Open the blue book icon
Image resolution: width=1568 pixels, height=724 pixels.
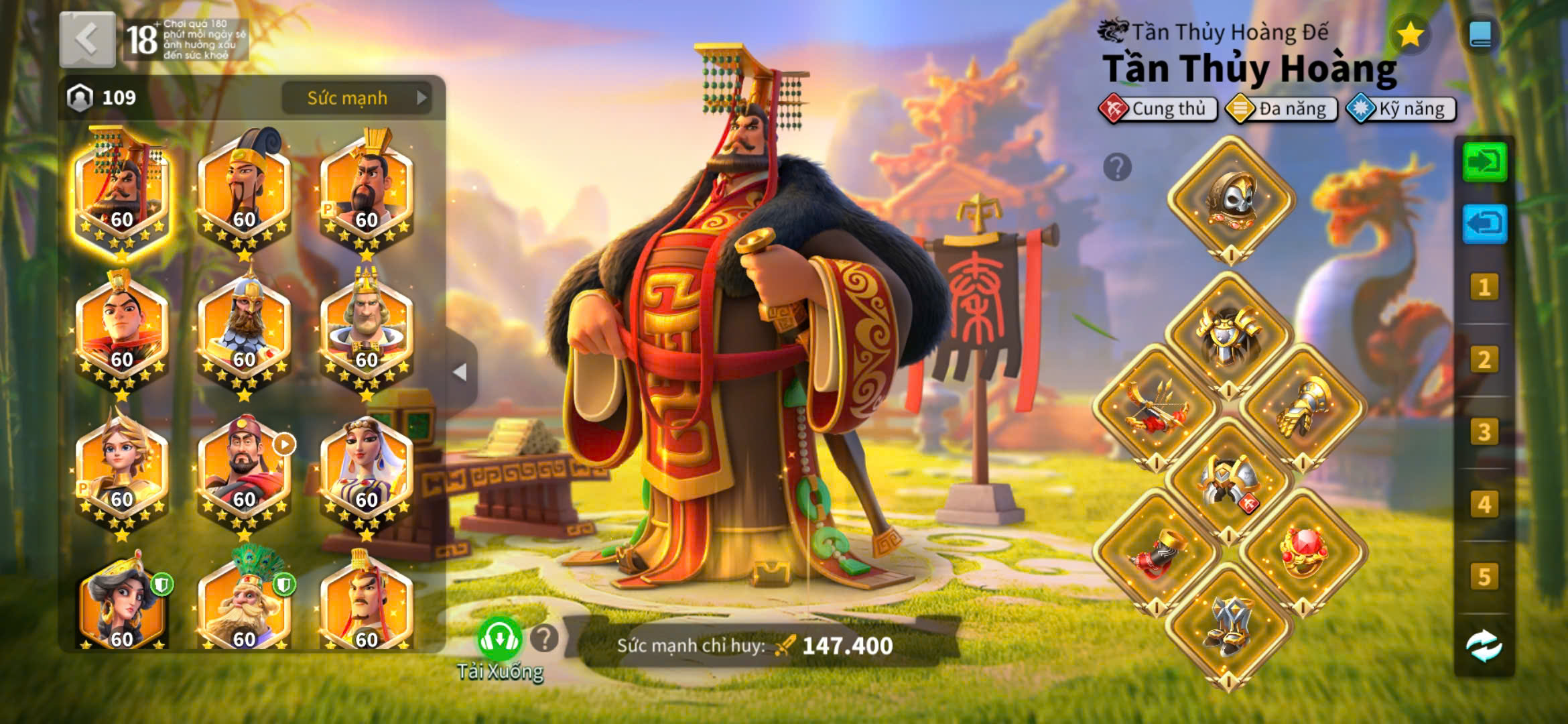point(1481,35)
